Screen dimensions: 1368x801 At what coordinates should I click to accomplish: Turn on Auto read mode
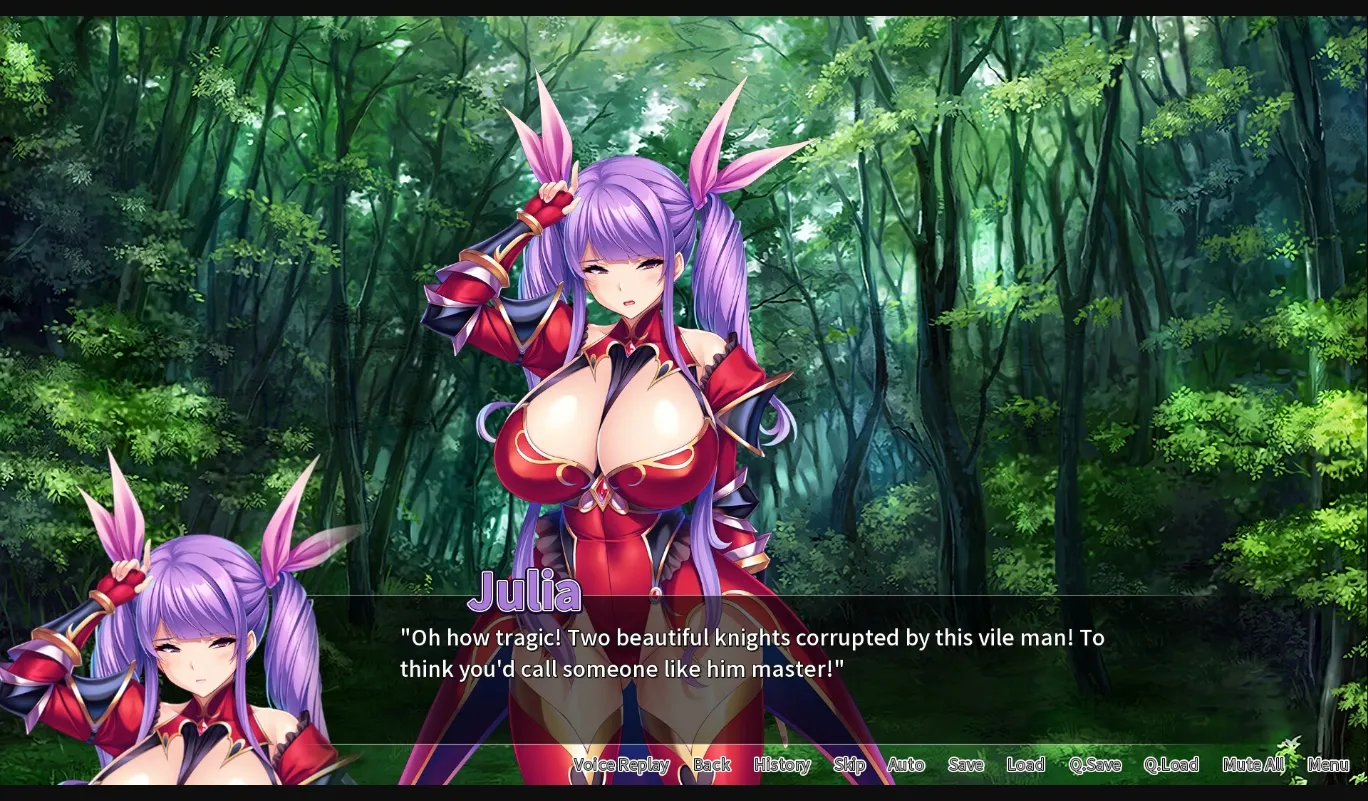click(905, 764)
